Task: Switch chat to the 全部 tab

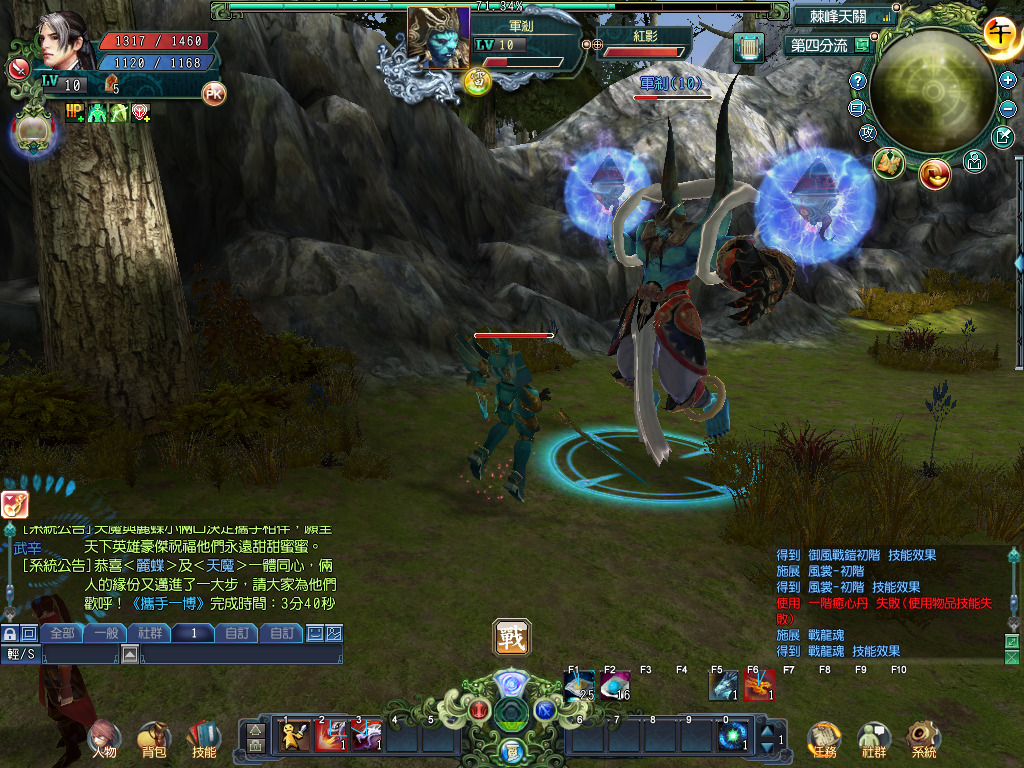Action: (x=62, y=633)
